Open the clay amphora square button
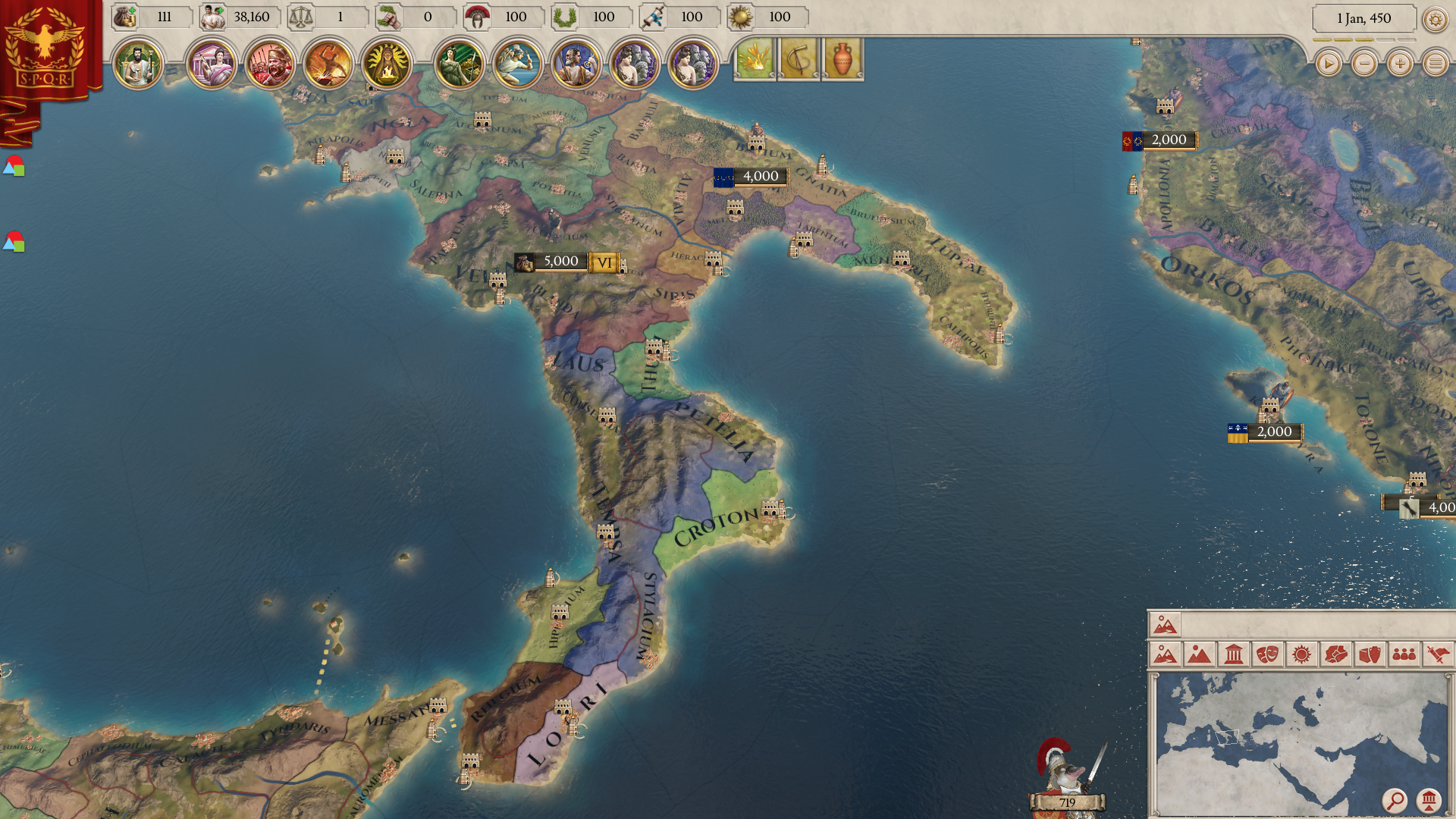Image resolution: width=1456 pixels, height=819 pixels. click(x=843, y=59)
